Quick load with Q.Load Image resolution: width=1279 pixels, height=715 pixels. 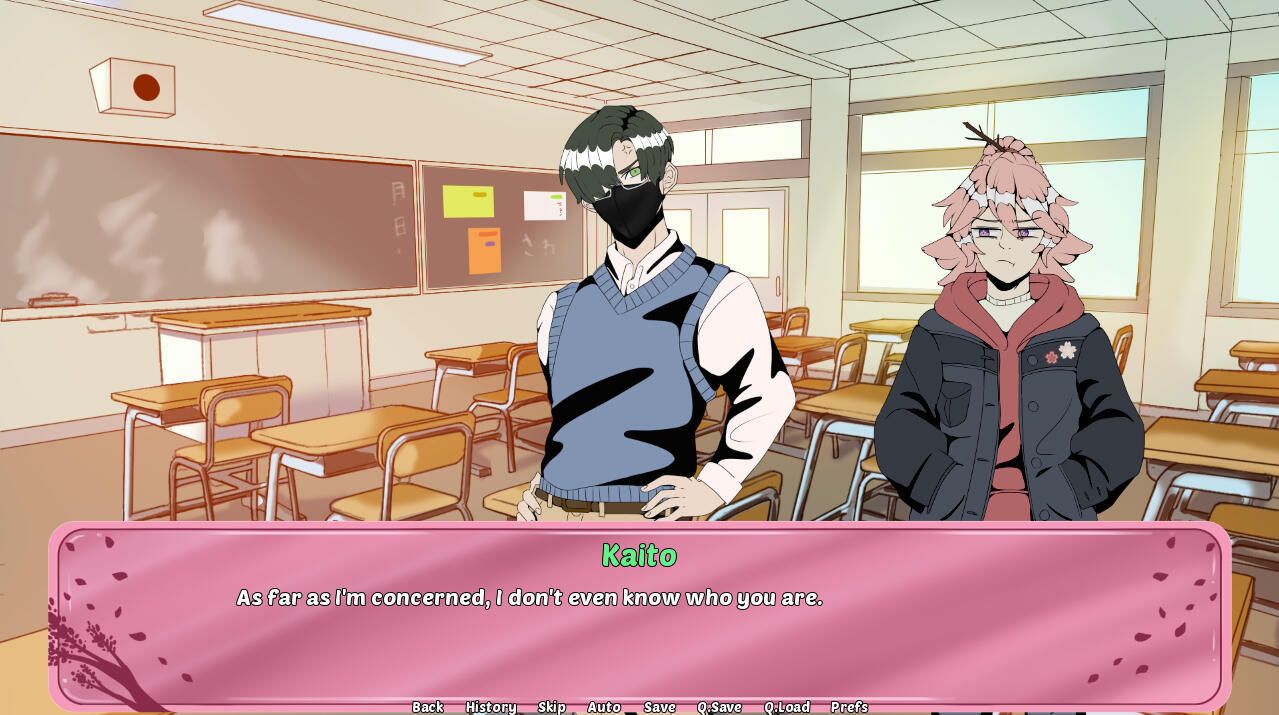[787, 707]
